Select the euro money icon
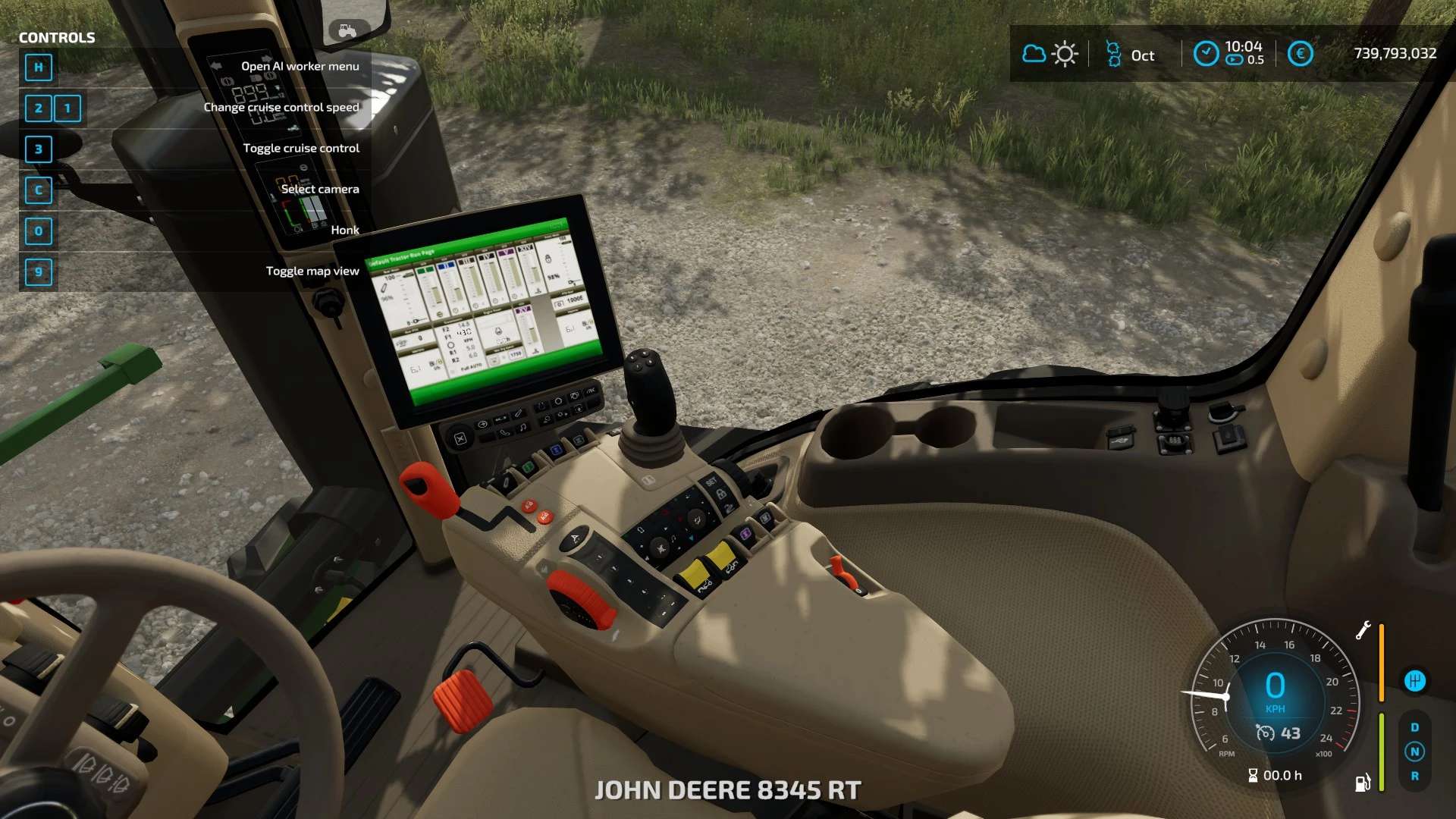The image size is (1456, 819). tap(1300, 54)
